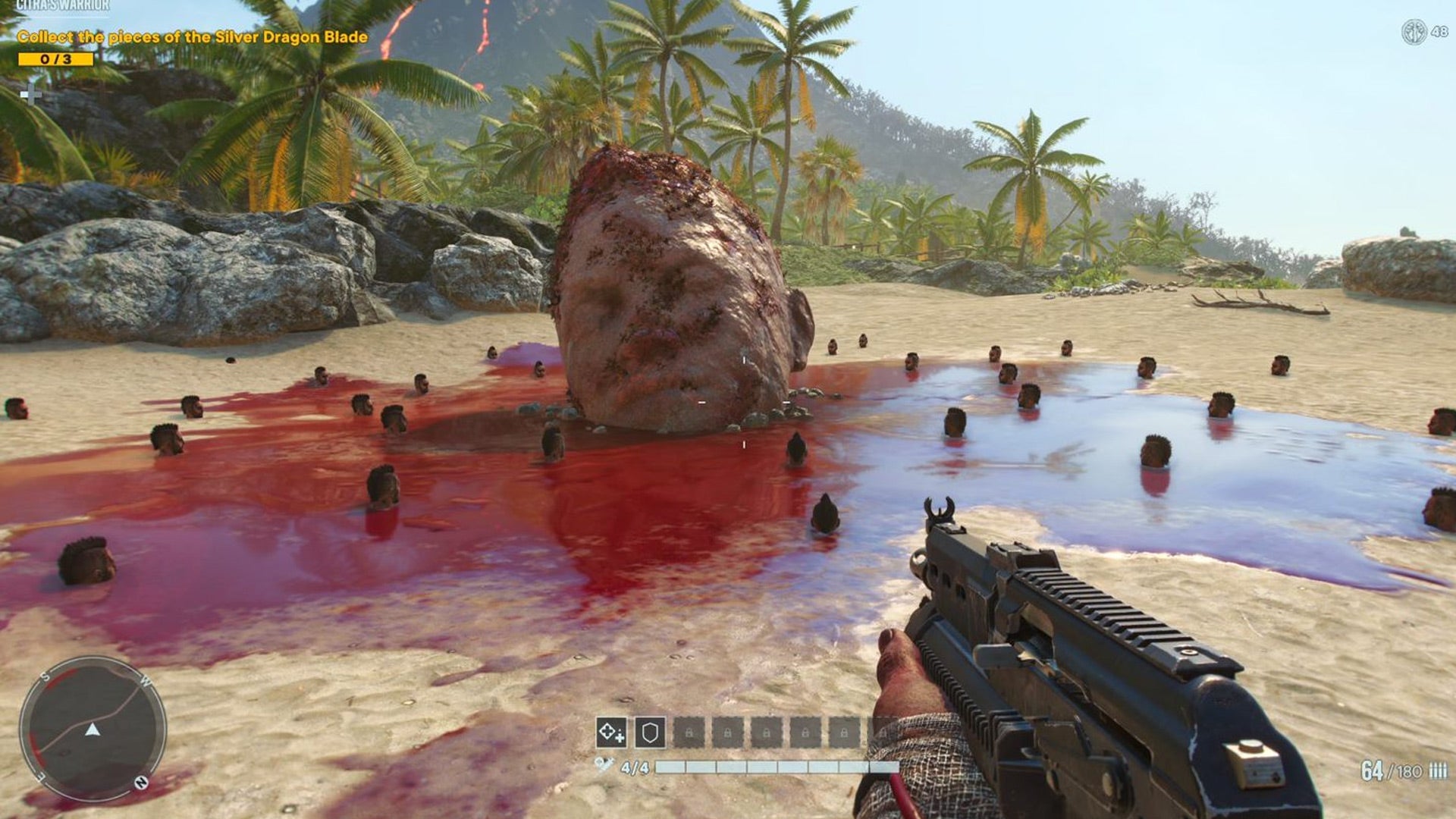Click the shield gear slot icon
The width and height of the screenshot is (1456, 819).
pyautogui.click(x=649, y=732)
